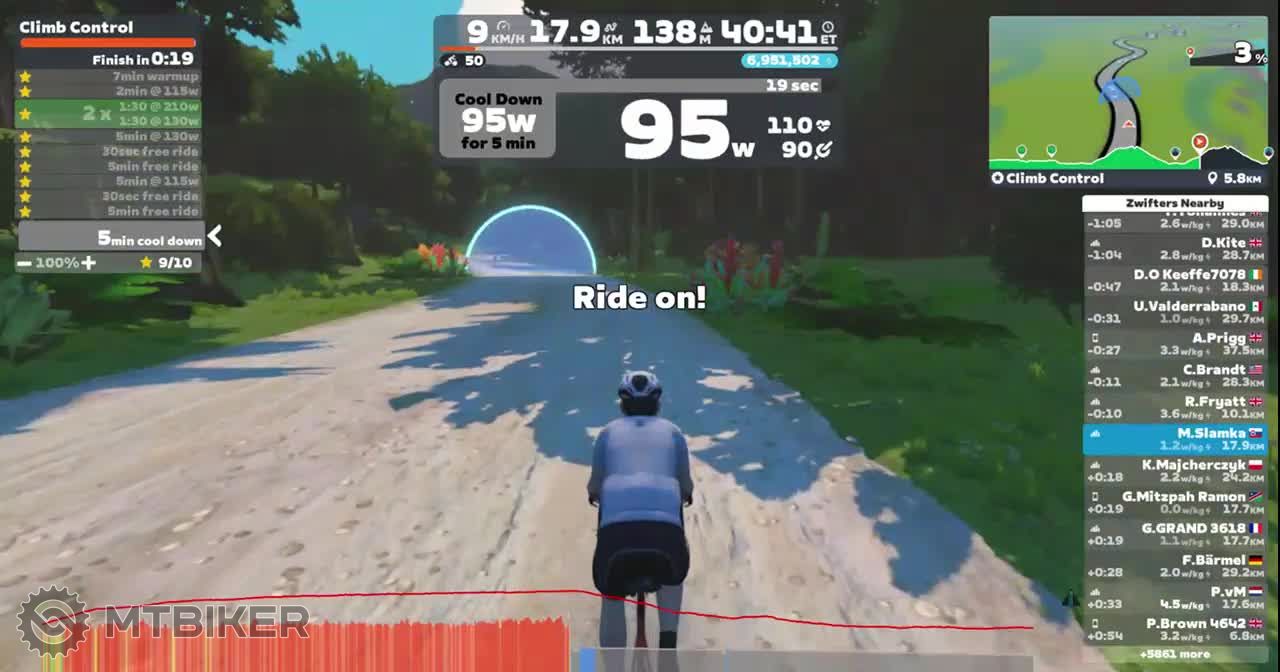Select F.Bärmel from nearby riders

click(1175, 566)
